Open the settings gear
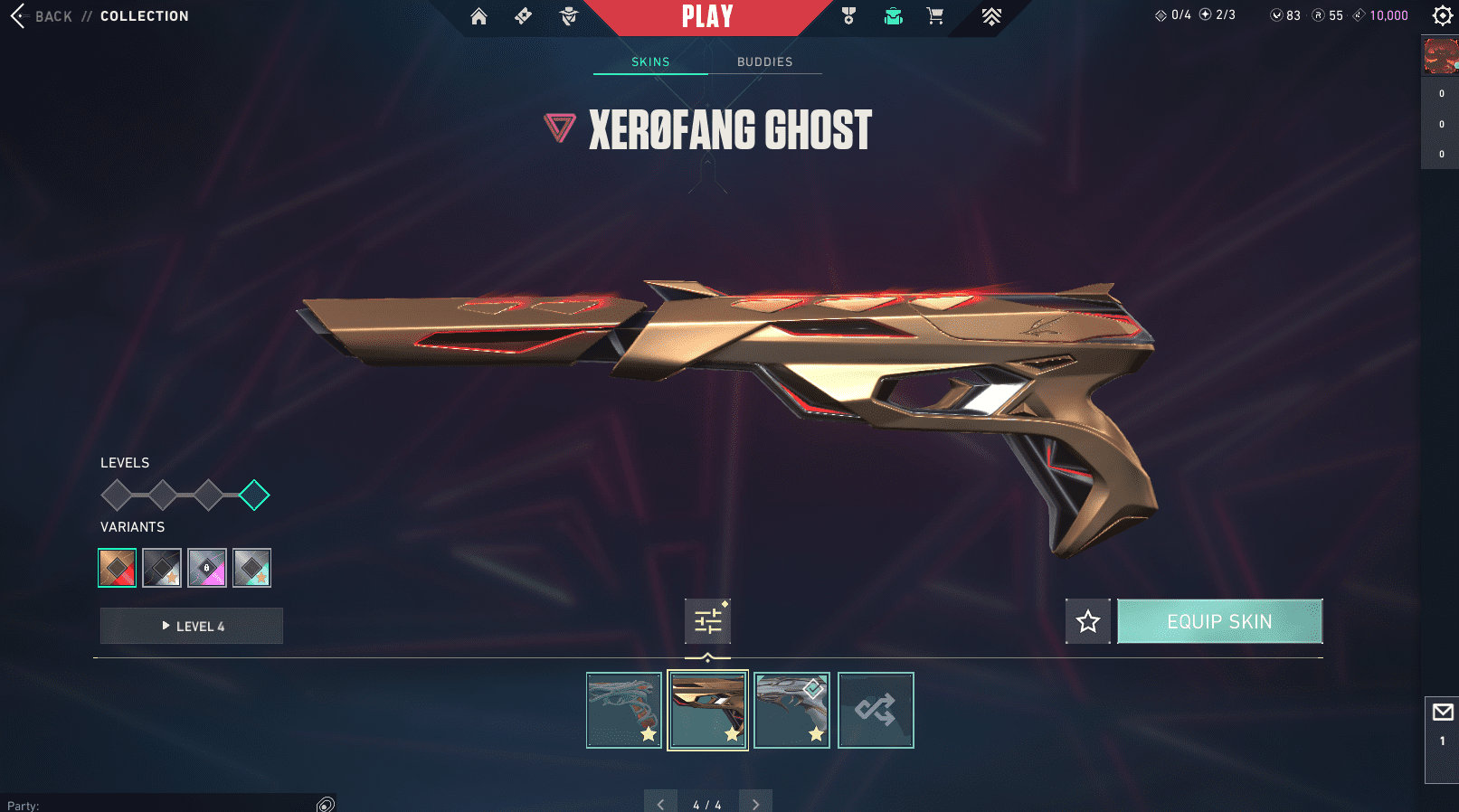1459x812 pixels. click(x=1442, y=15)
